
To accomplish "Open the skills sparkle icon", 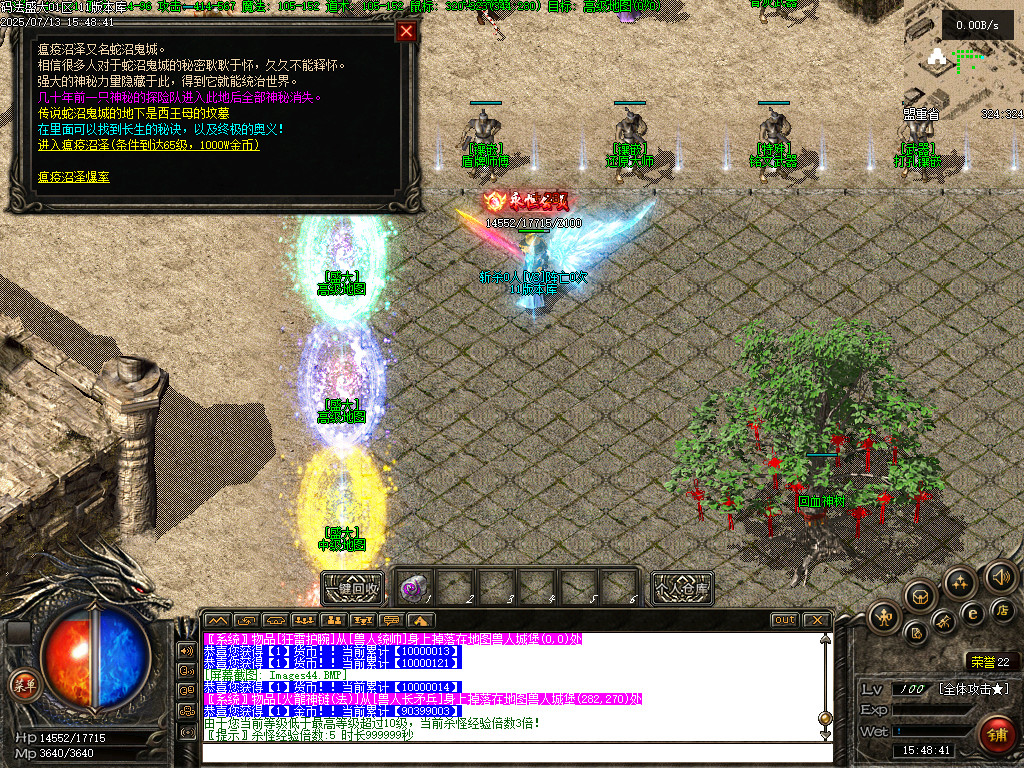I will pos(960,582).
